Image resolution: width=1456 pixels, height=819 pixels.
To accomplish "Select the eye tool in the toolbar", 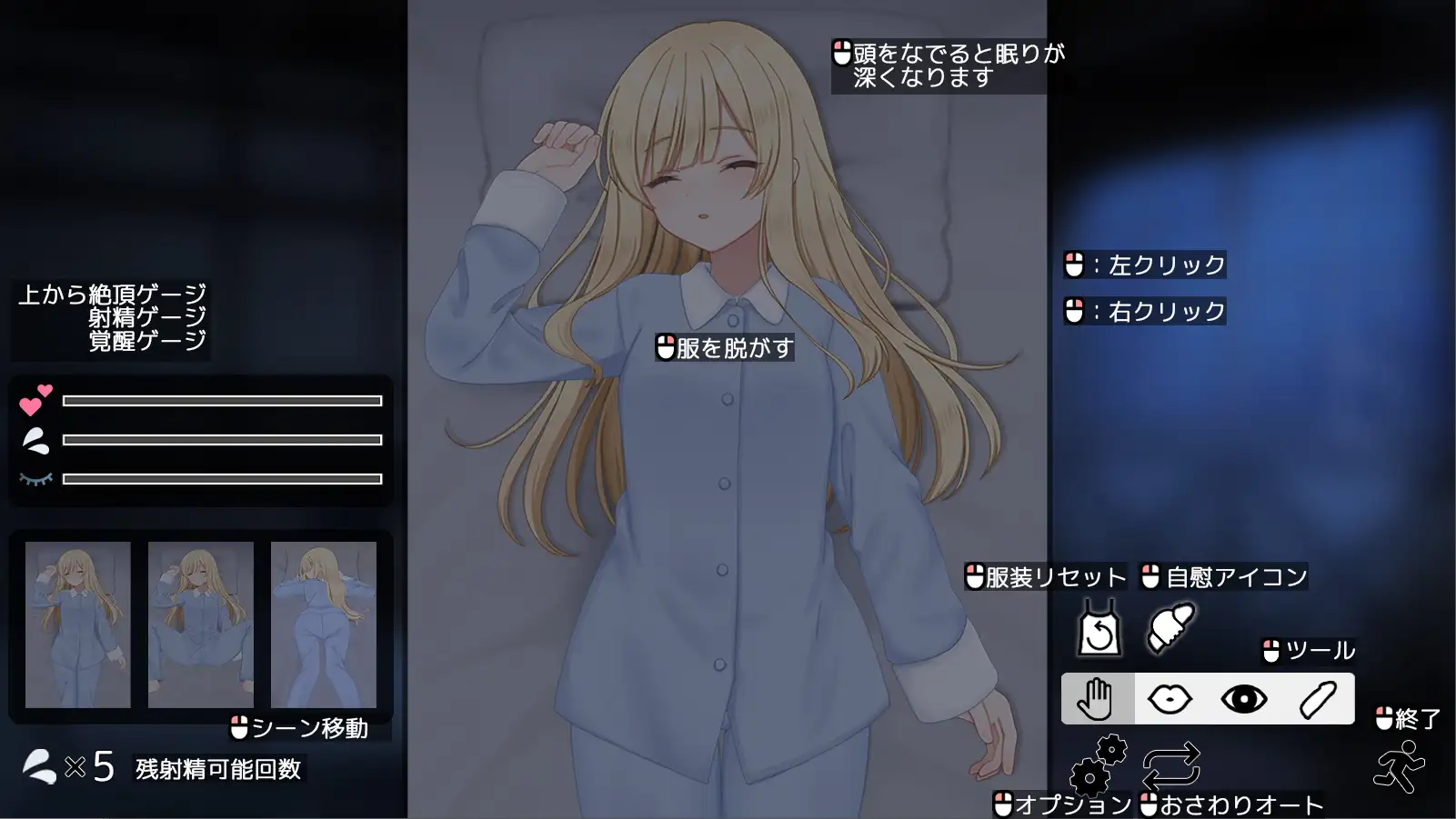I will 1243,697.
